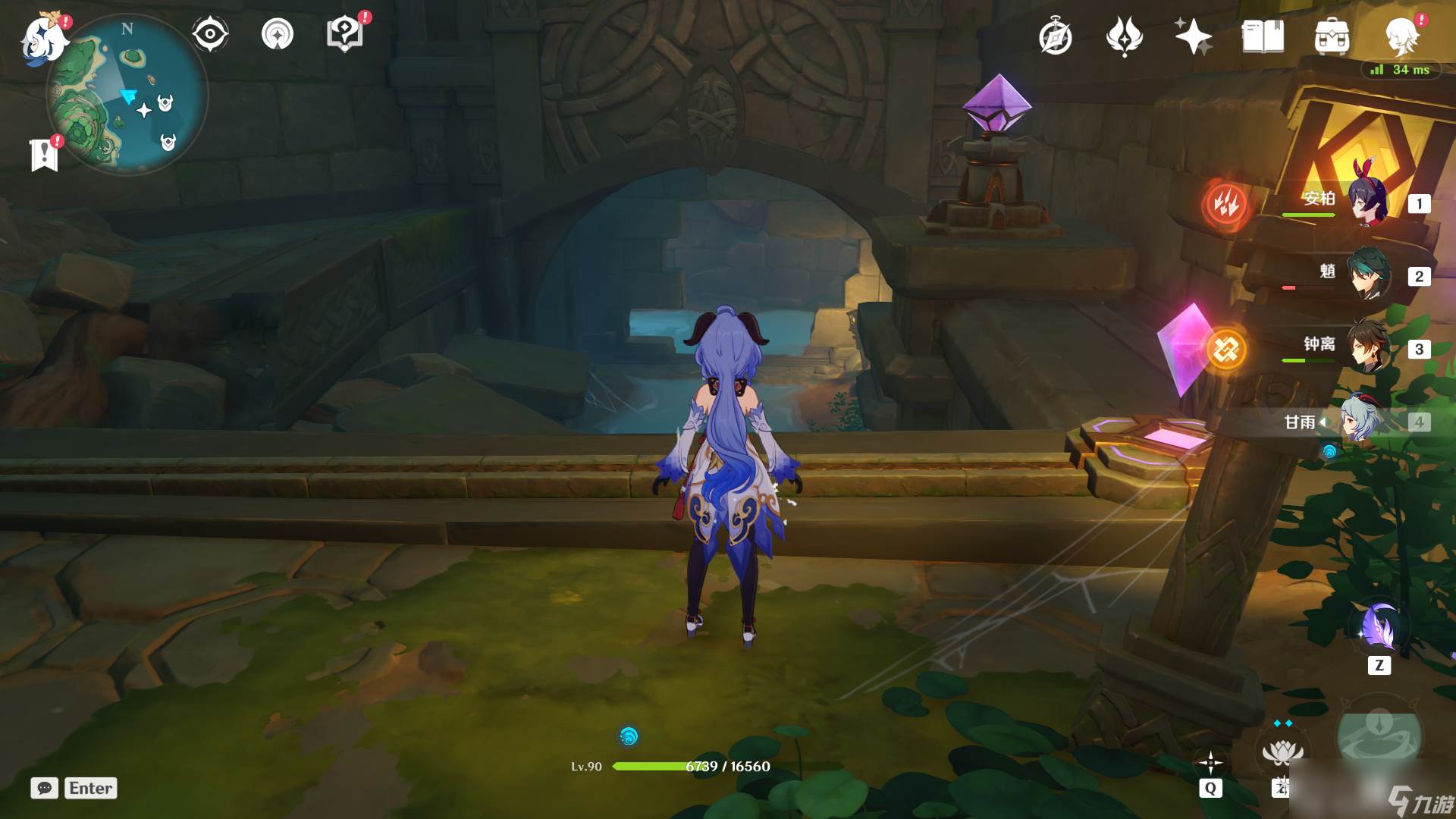Open the tutorial question-mark icon
Viewport: 1456px width, 819px height.
(x=344, y=35)
